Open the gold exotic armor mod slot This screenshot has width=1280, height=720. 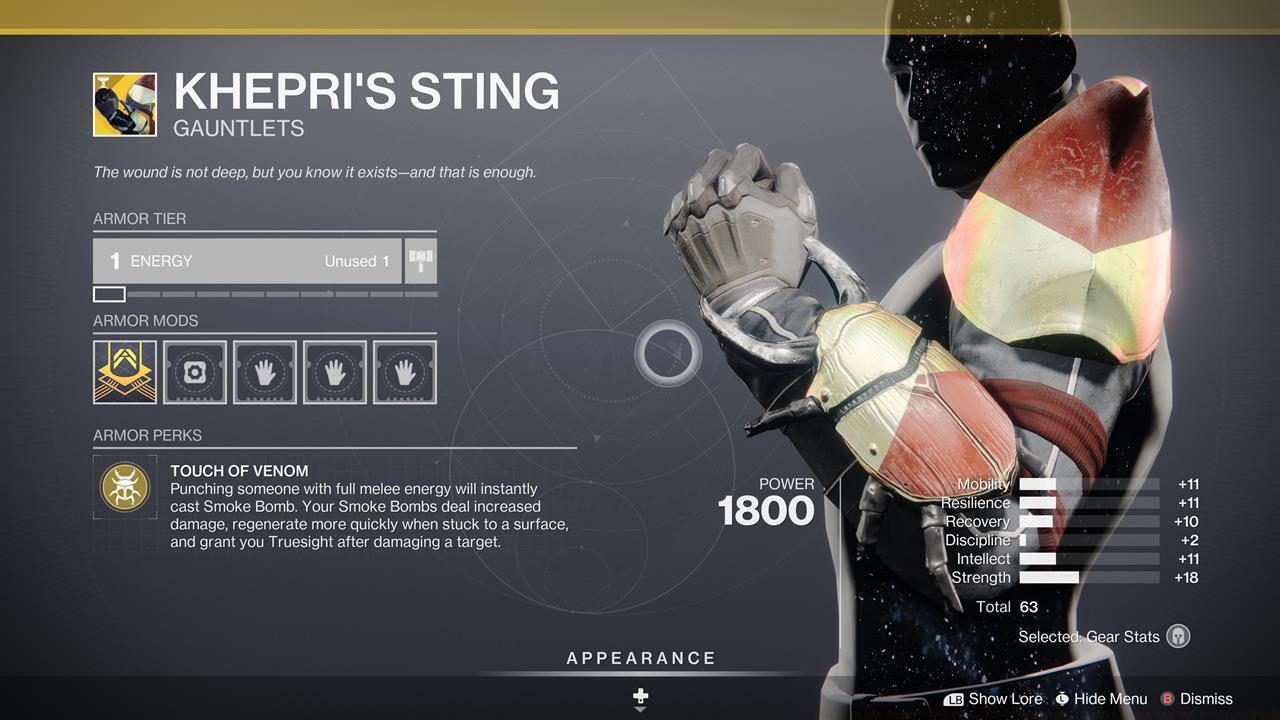[124, 371]
